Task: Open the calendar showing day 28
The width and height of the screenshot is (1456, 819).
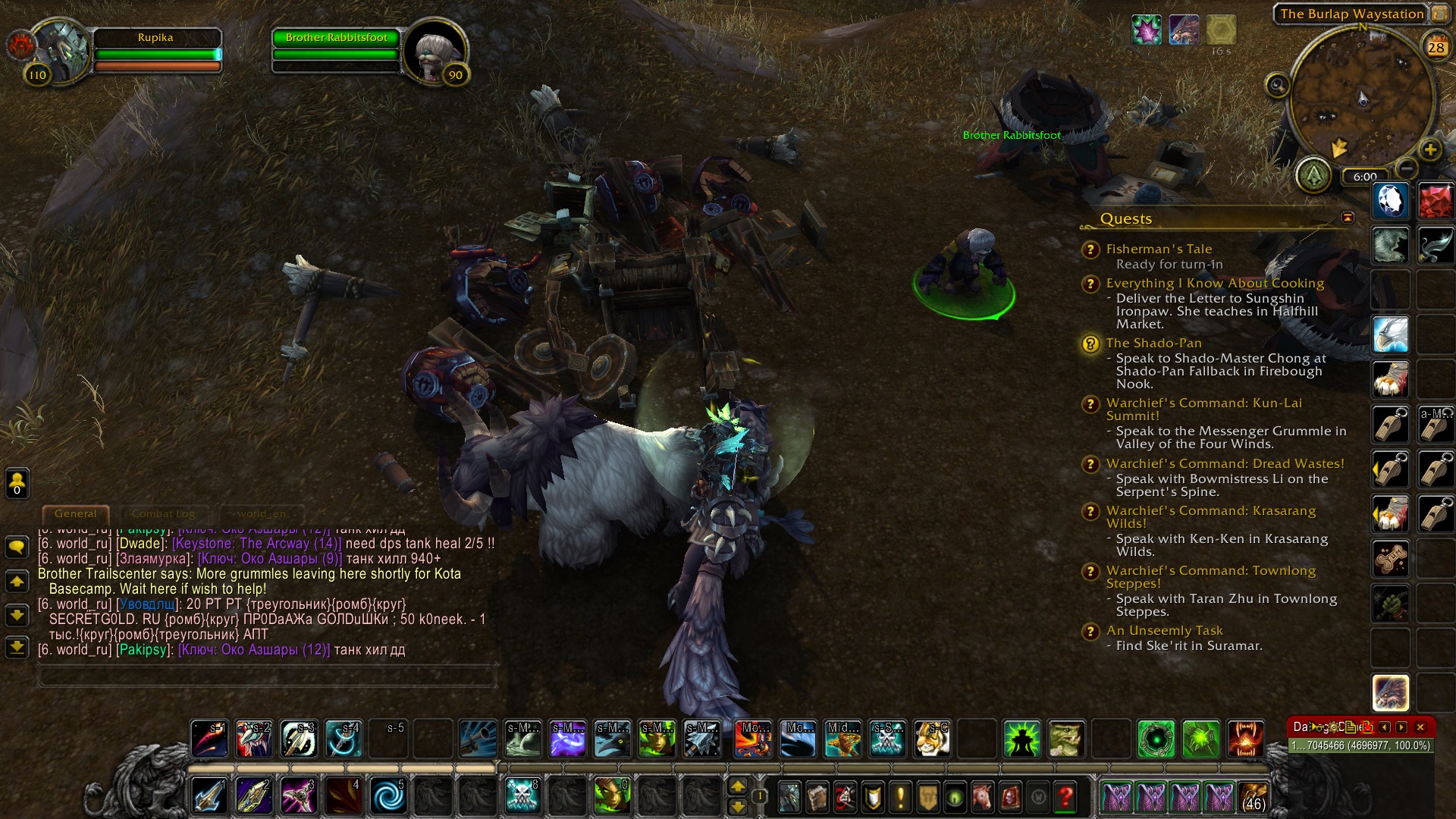Action: click(x=1436, y=48)
